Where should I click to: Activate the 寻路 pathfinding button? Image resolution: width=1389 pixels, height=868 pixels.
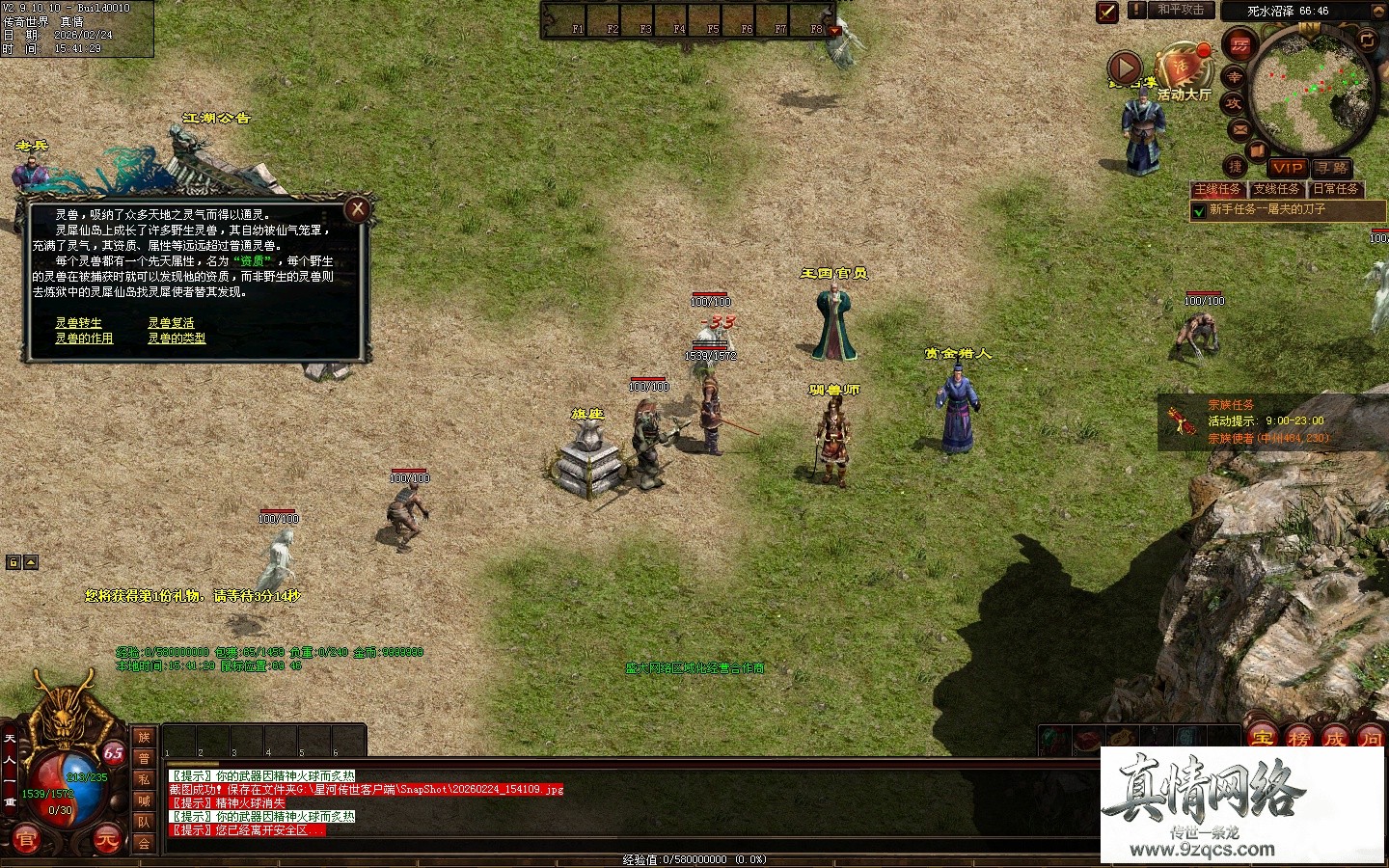[1332, 168]
